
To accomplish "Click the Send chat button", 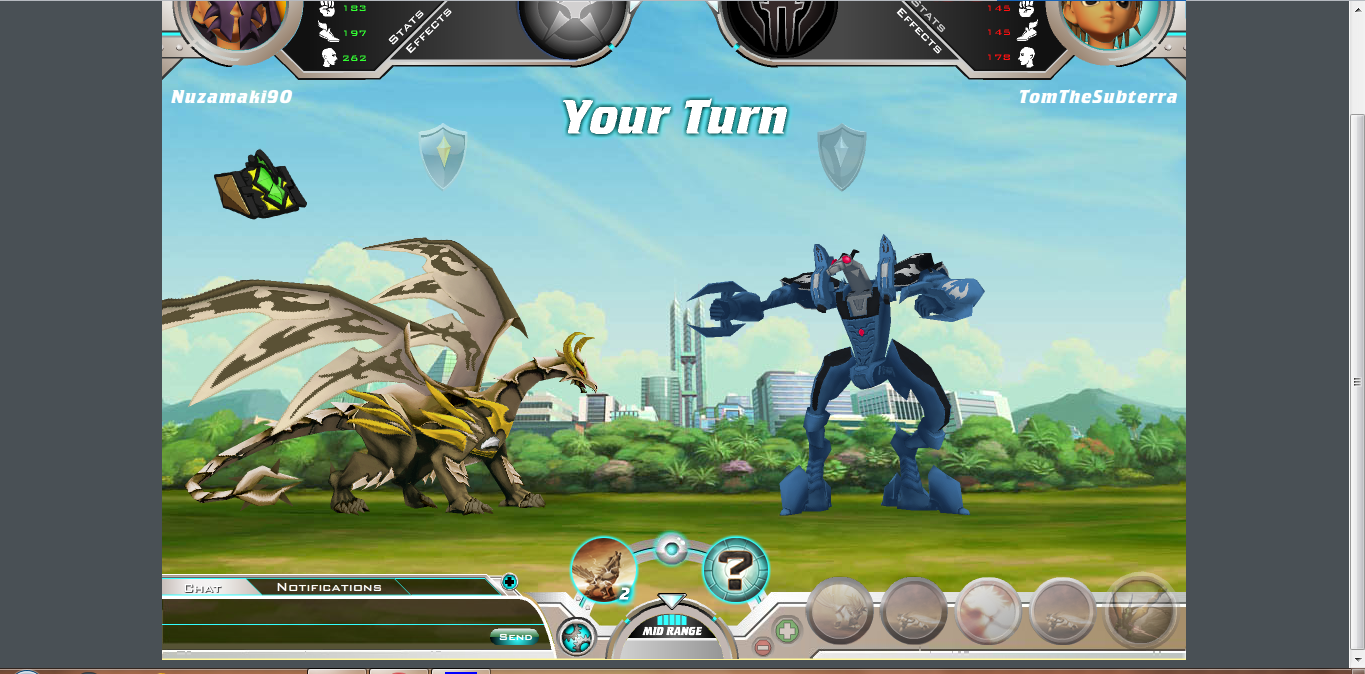I will coord(515,637).
